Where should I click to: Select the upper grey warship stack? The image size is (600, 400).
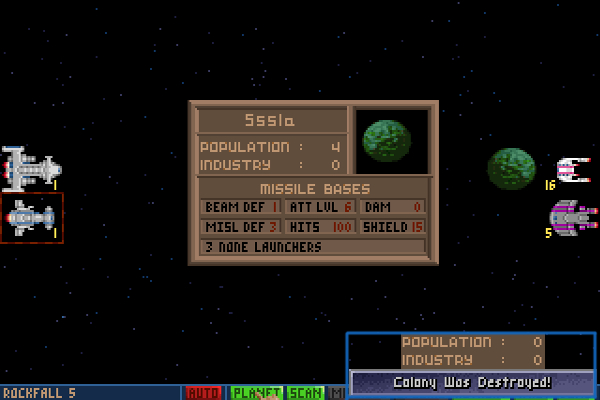point(31,168)
